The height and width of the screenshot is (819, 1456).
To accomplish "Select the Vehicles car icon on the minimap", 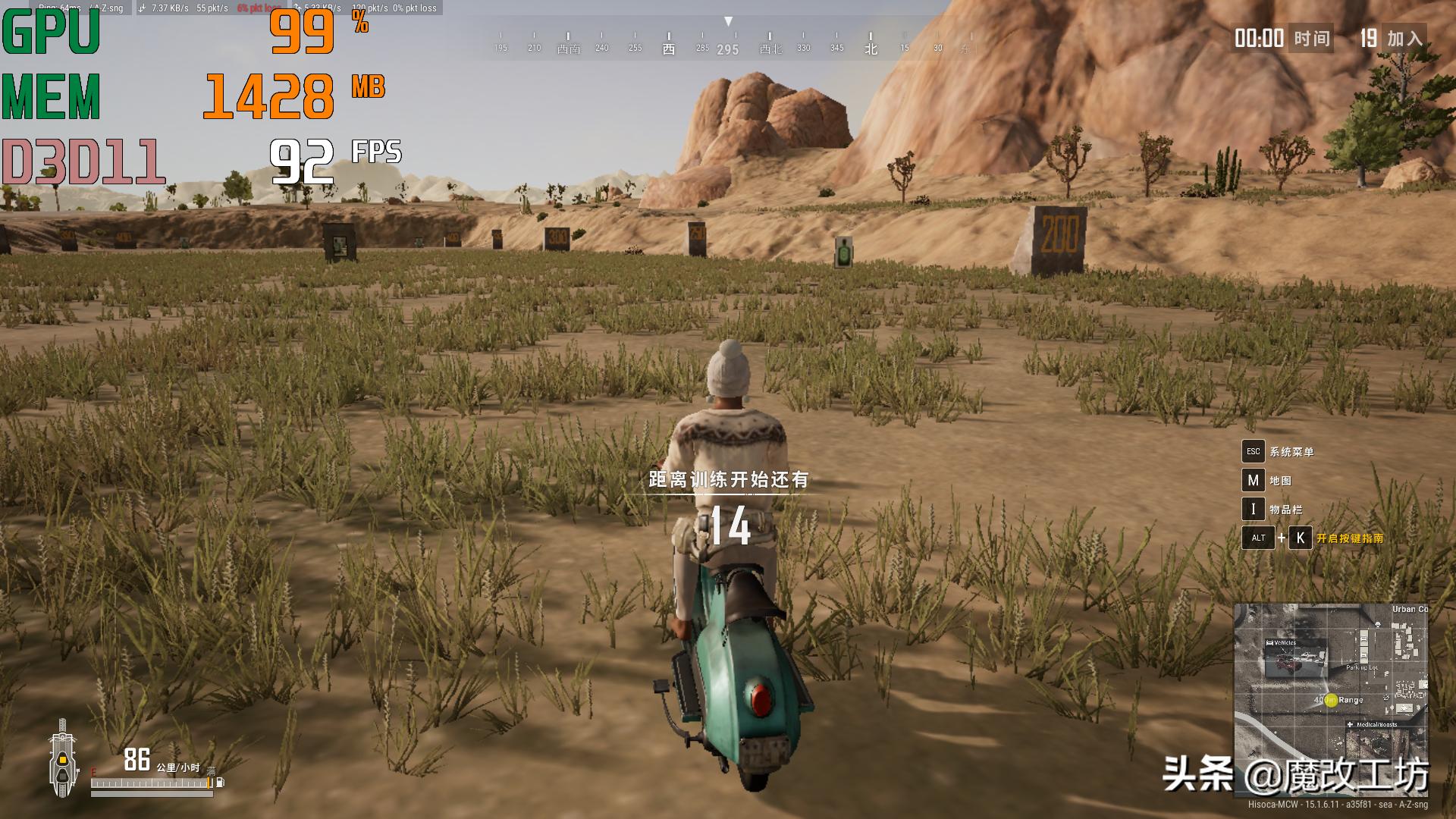I will pyautogui.click(x=1269, y=642).
